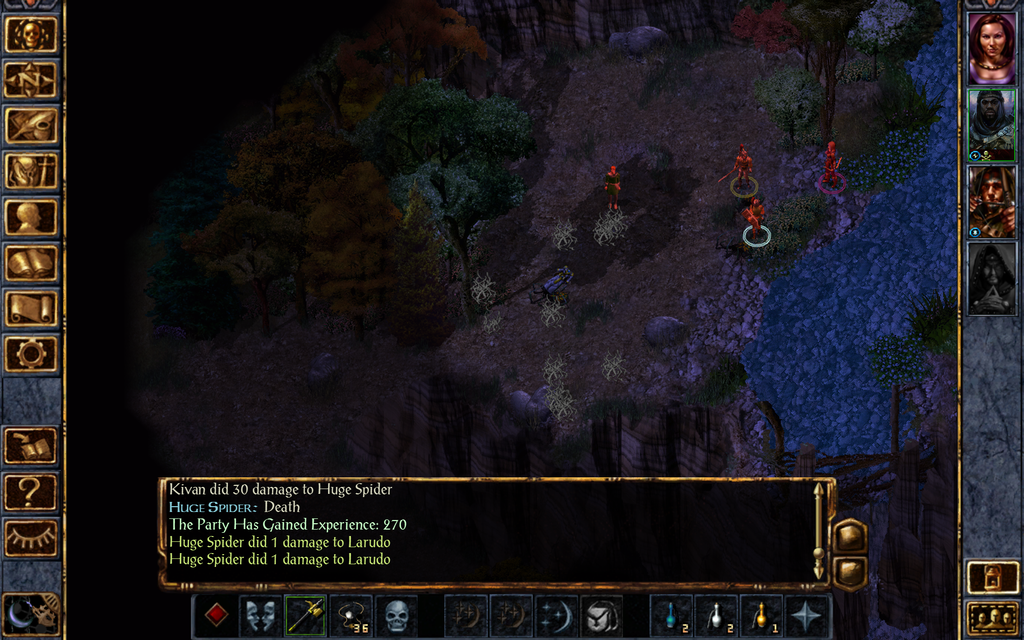Click the question mark help button
Screen dimensions: 1024x640
pos(31,491)
